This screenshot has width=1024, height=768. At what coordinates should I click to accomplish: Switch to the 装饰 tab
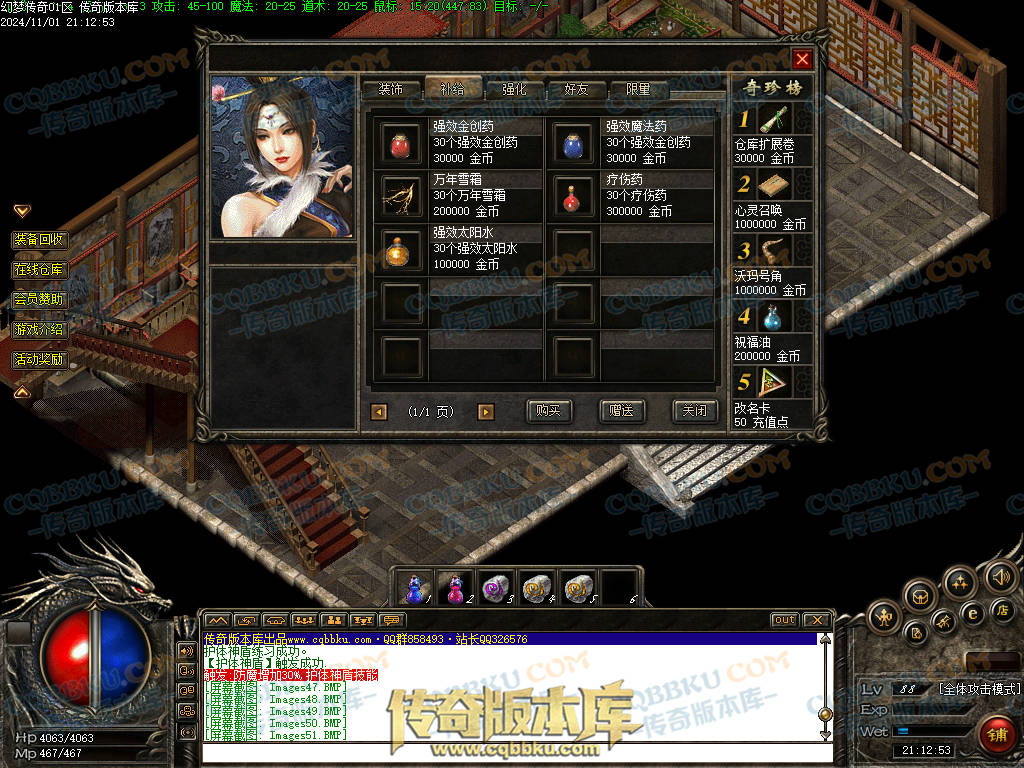(390, 89)
